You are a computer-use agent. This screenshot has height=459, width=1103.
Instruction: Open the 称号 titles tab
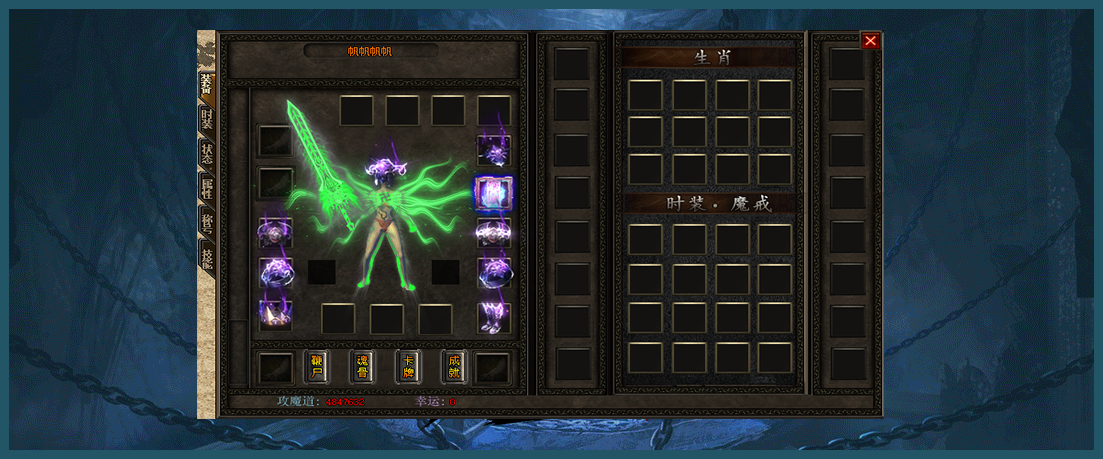click(x=206, y=223)
